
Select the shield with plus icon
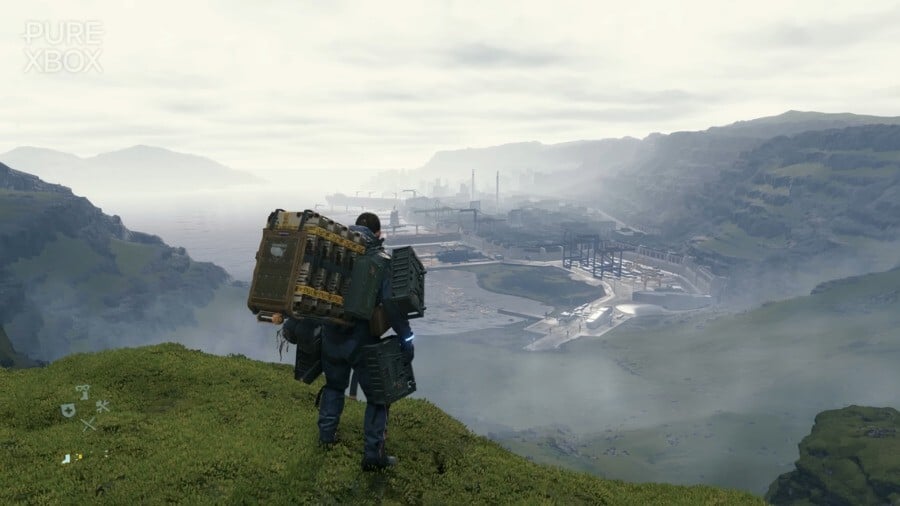click(x=67, y=410)
